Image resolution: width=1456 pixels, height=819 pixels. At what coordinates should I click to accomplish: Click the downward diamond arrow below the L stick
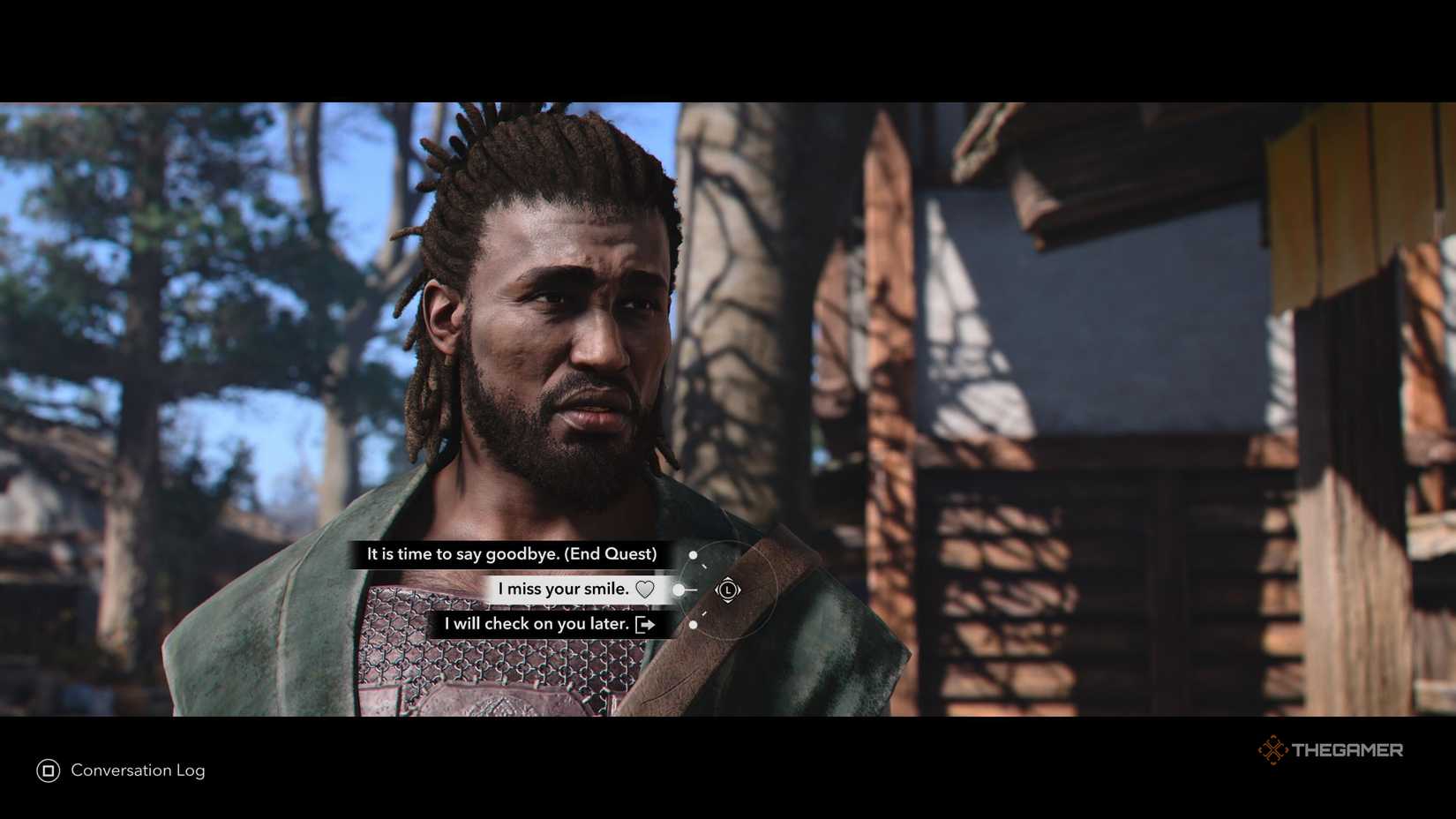(728, 601)
